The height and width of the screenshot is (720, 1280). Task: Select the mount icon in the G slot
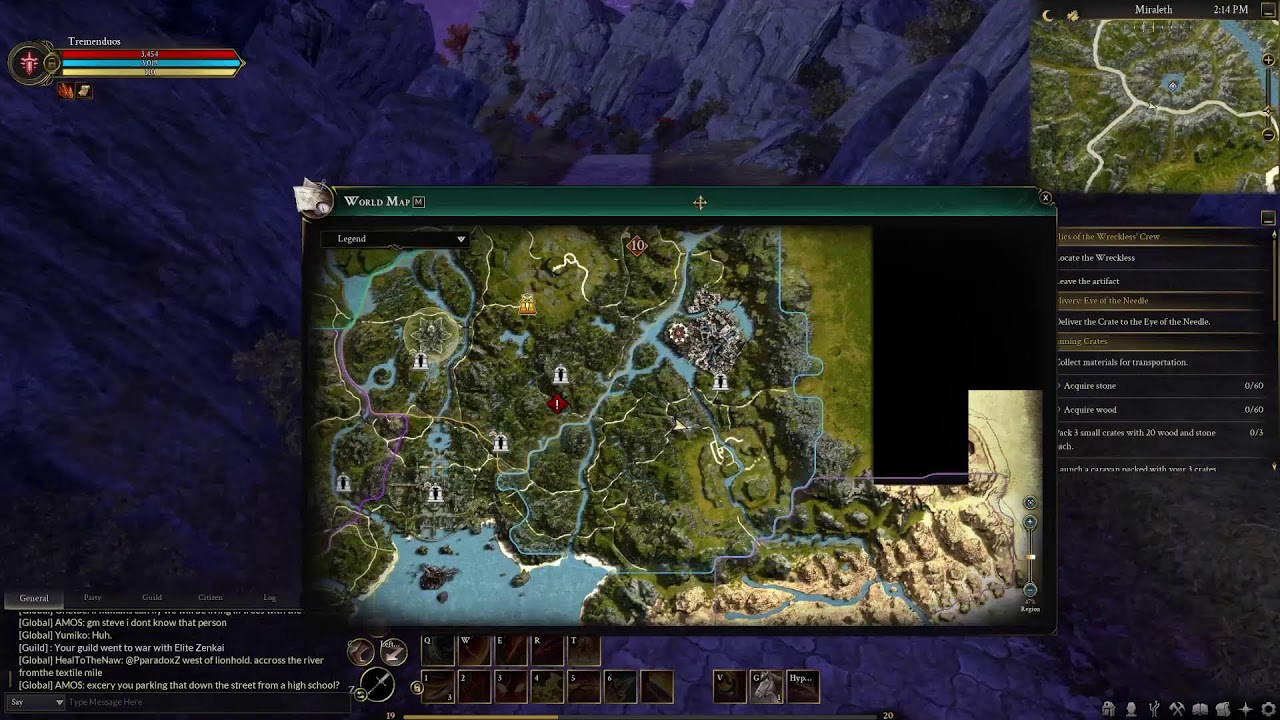(766, 686)
